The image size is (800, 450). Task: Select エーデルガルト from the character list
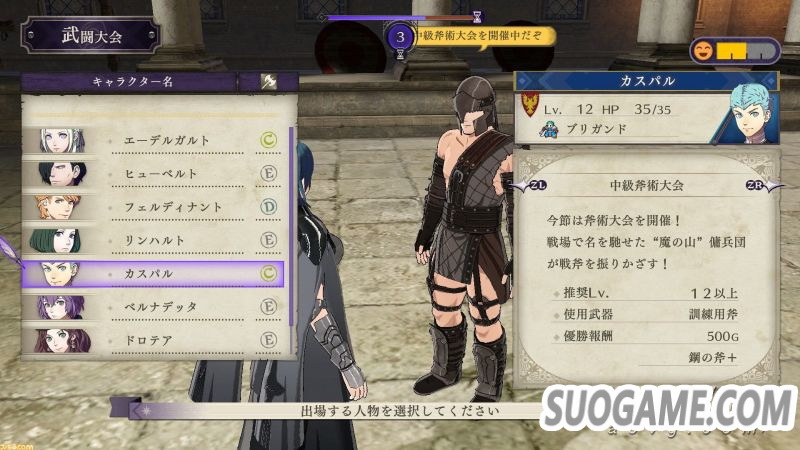(x=160, y=141)
